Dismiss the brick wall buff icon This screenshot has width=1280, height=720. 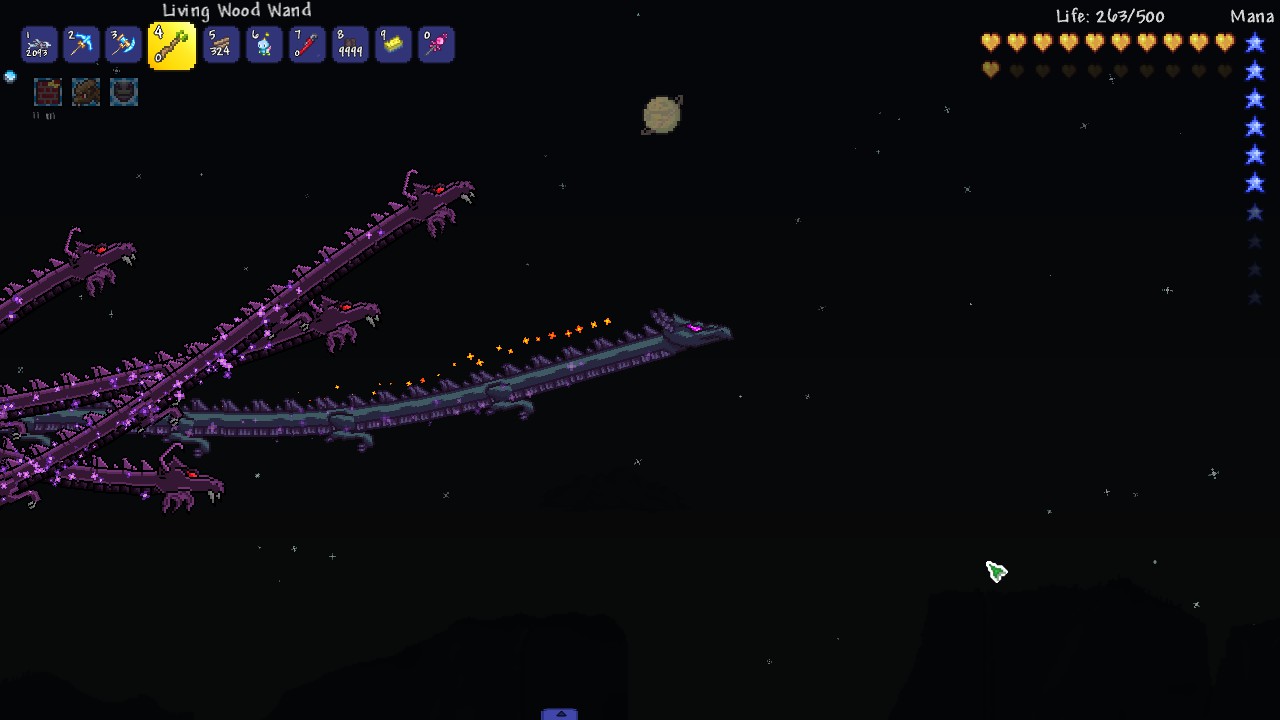coord(47,91)
